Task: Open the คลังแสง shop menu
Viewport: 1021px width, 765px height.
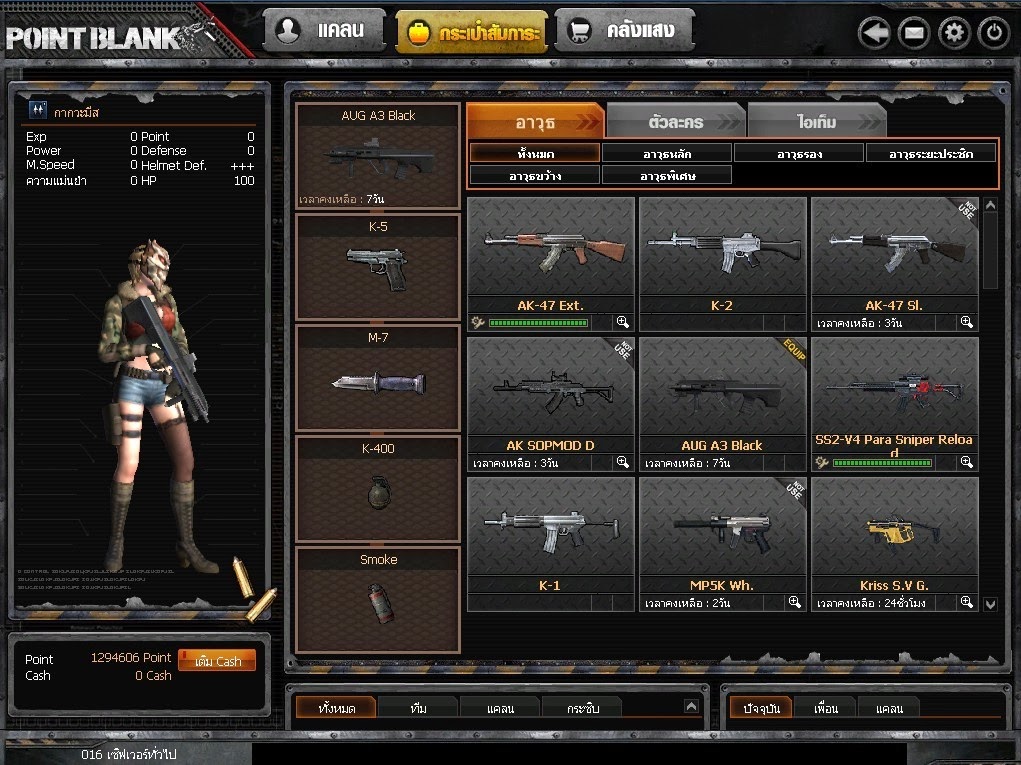Action: pos(623,31)
